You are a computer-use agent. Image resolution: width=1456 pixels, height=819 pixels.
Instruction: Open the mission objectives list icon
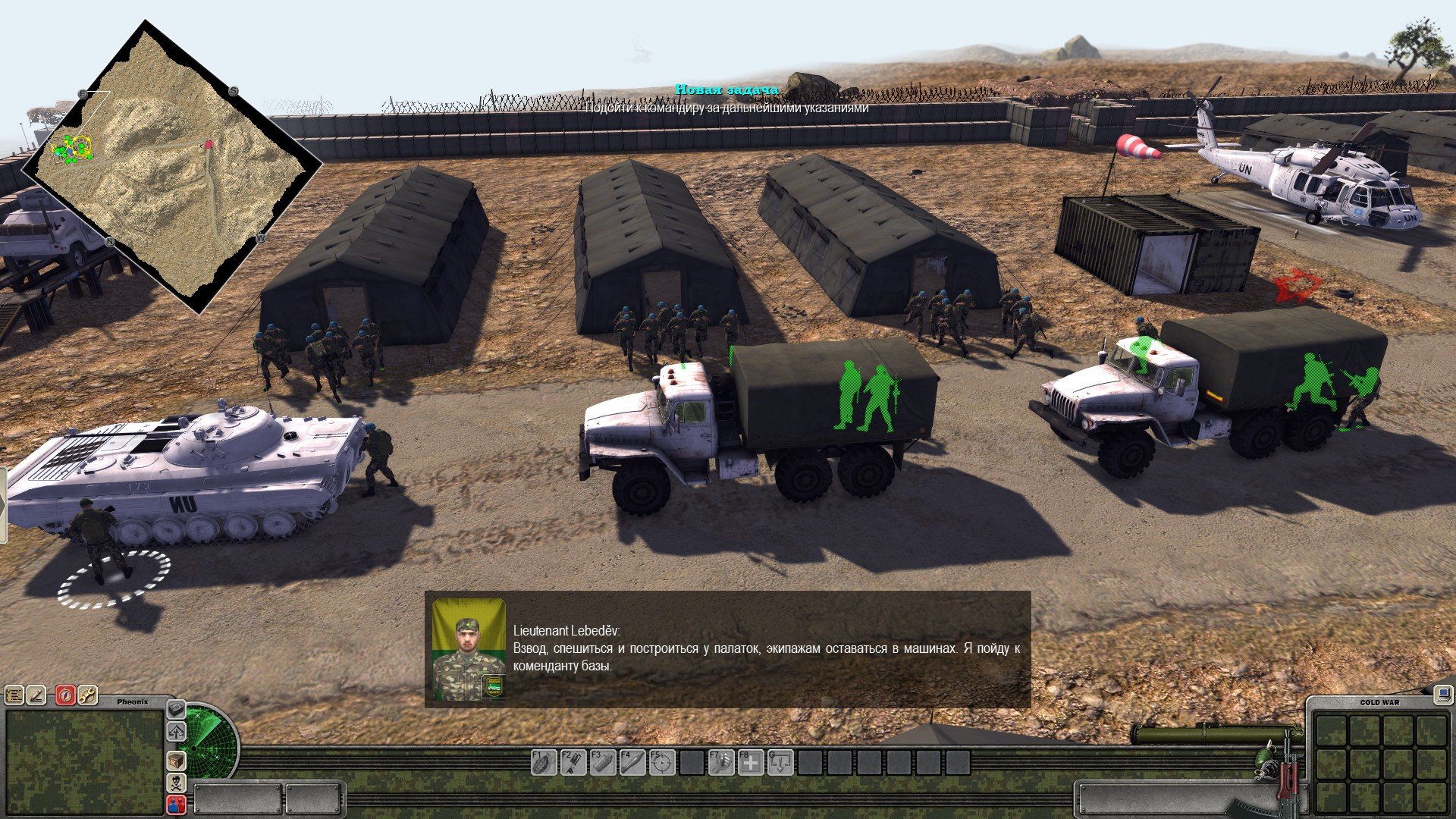point(14,695)
